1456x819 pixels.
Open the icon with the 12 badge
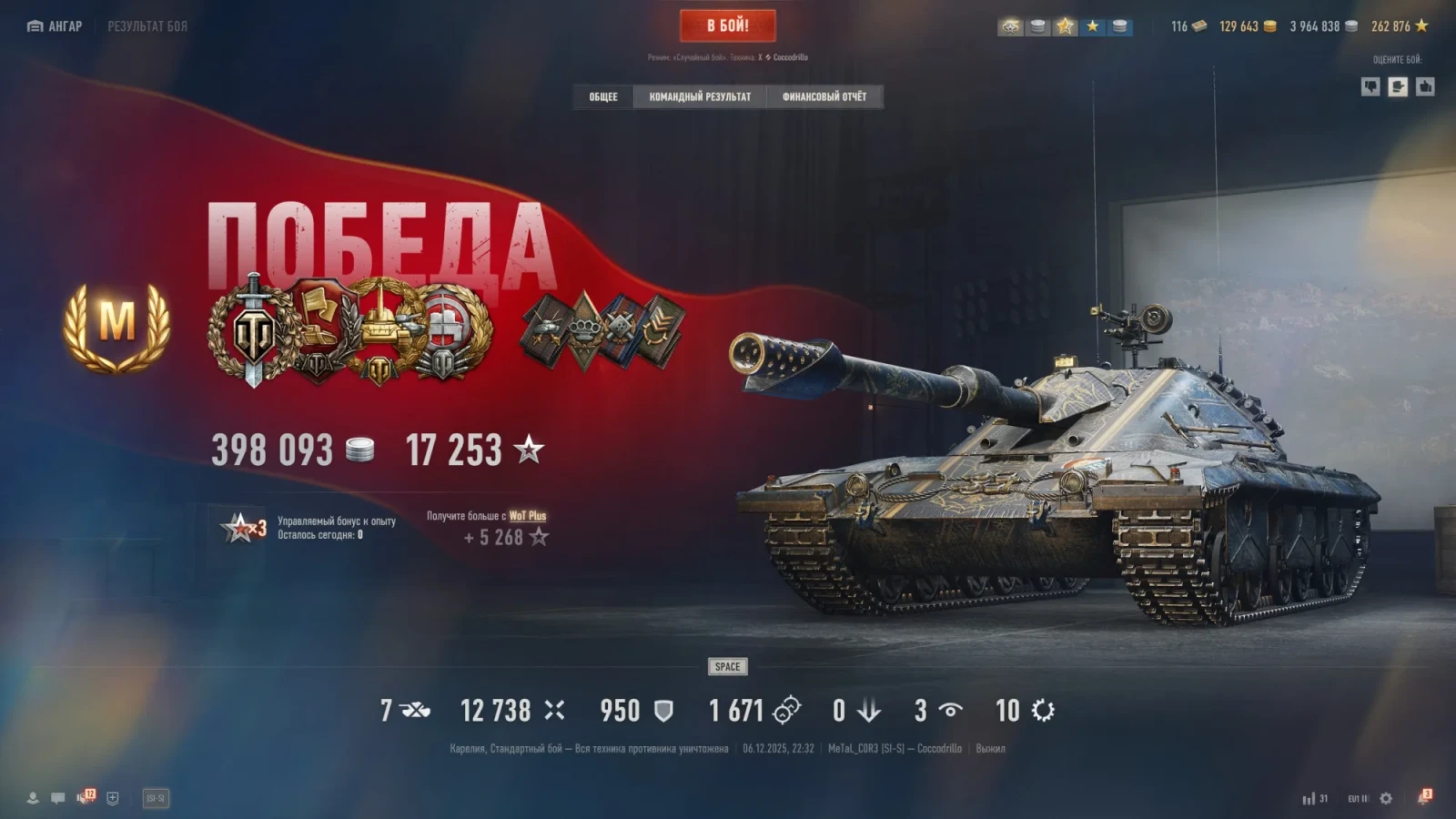click(86, 798)
